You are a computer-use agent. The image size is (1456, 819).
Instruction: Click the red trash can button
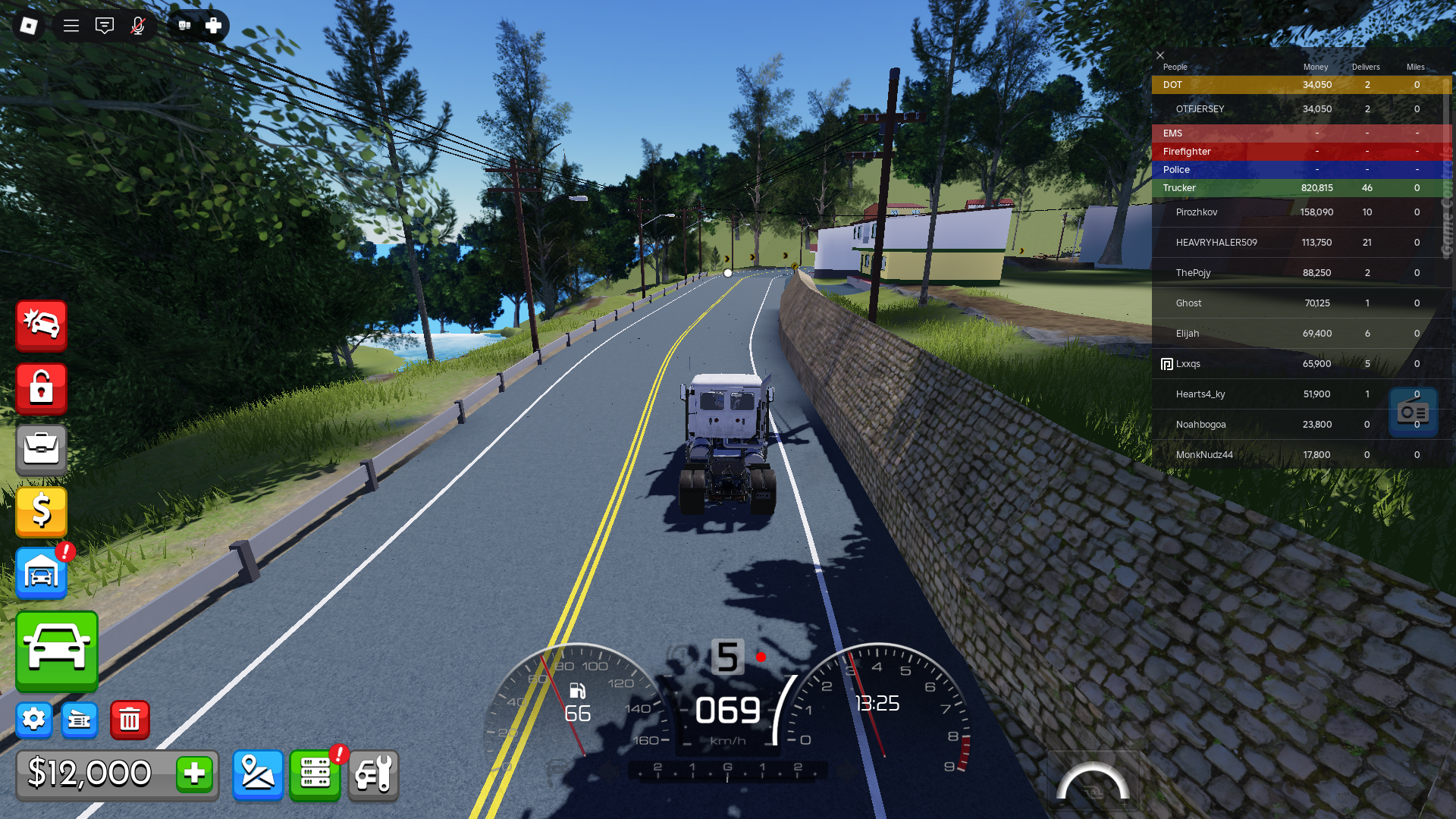[x=130, y=719]
